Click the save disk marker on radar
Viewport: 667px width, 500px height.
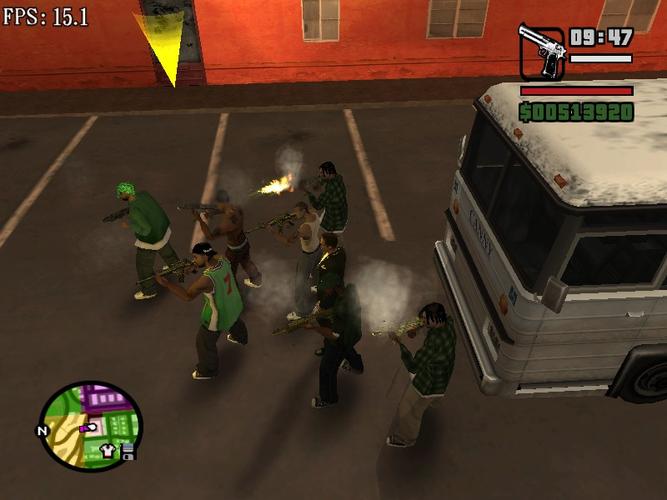click(x=129, y=455)
